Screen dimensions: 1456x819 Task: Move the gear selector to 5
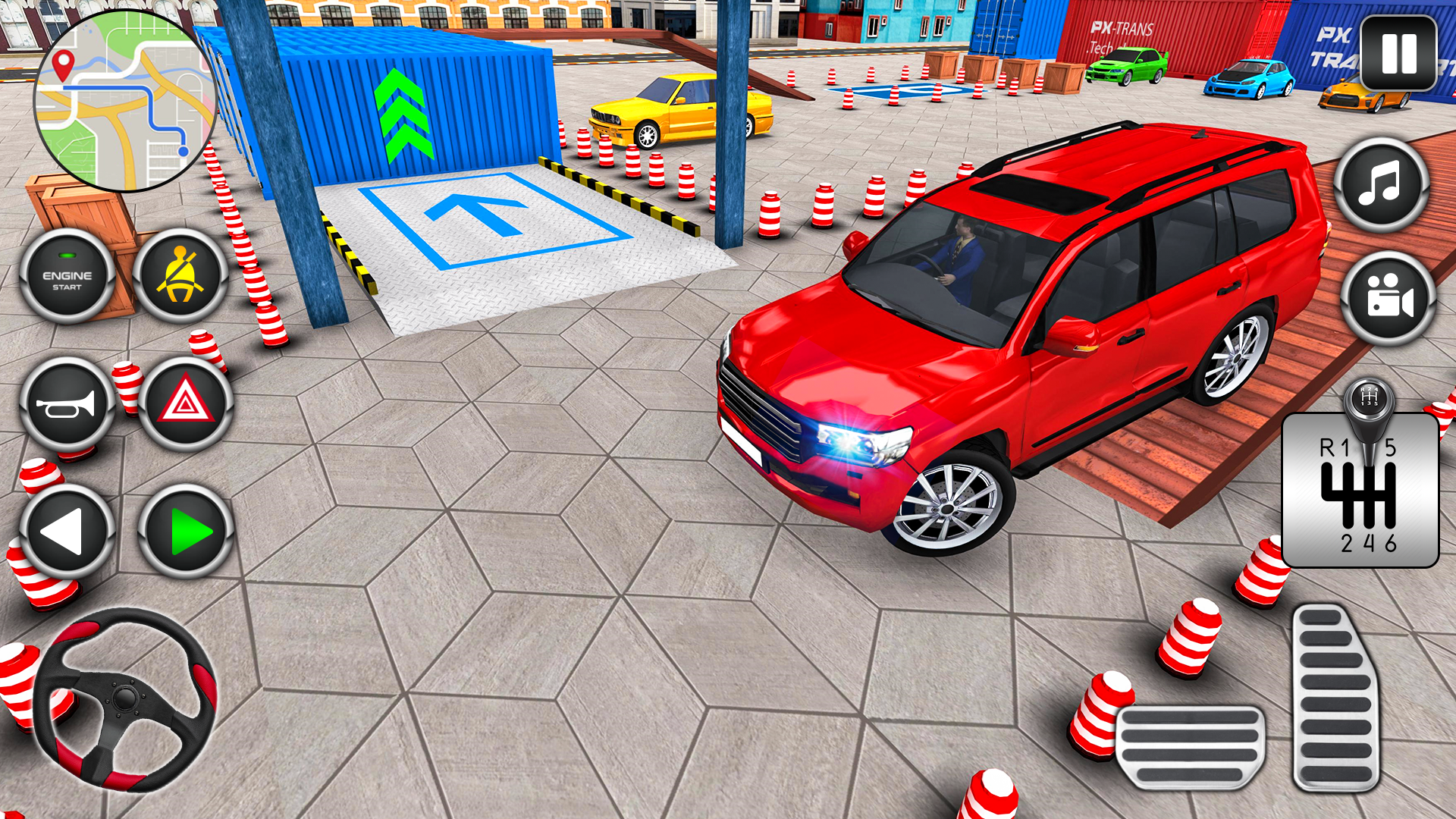point(1390,448)
